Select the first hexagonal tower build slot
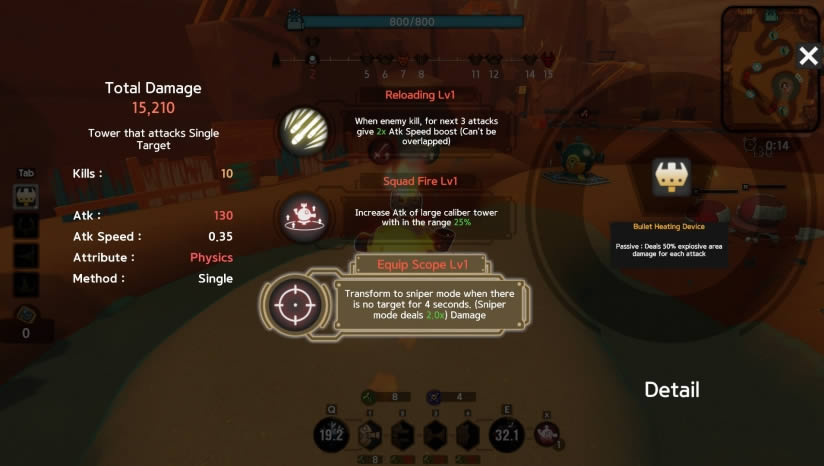824x466 pixels. 370,435
